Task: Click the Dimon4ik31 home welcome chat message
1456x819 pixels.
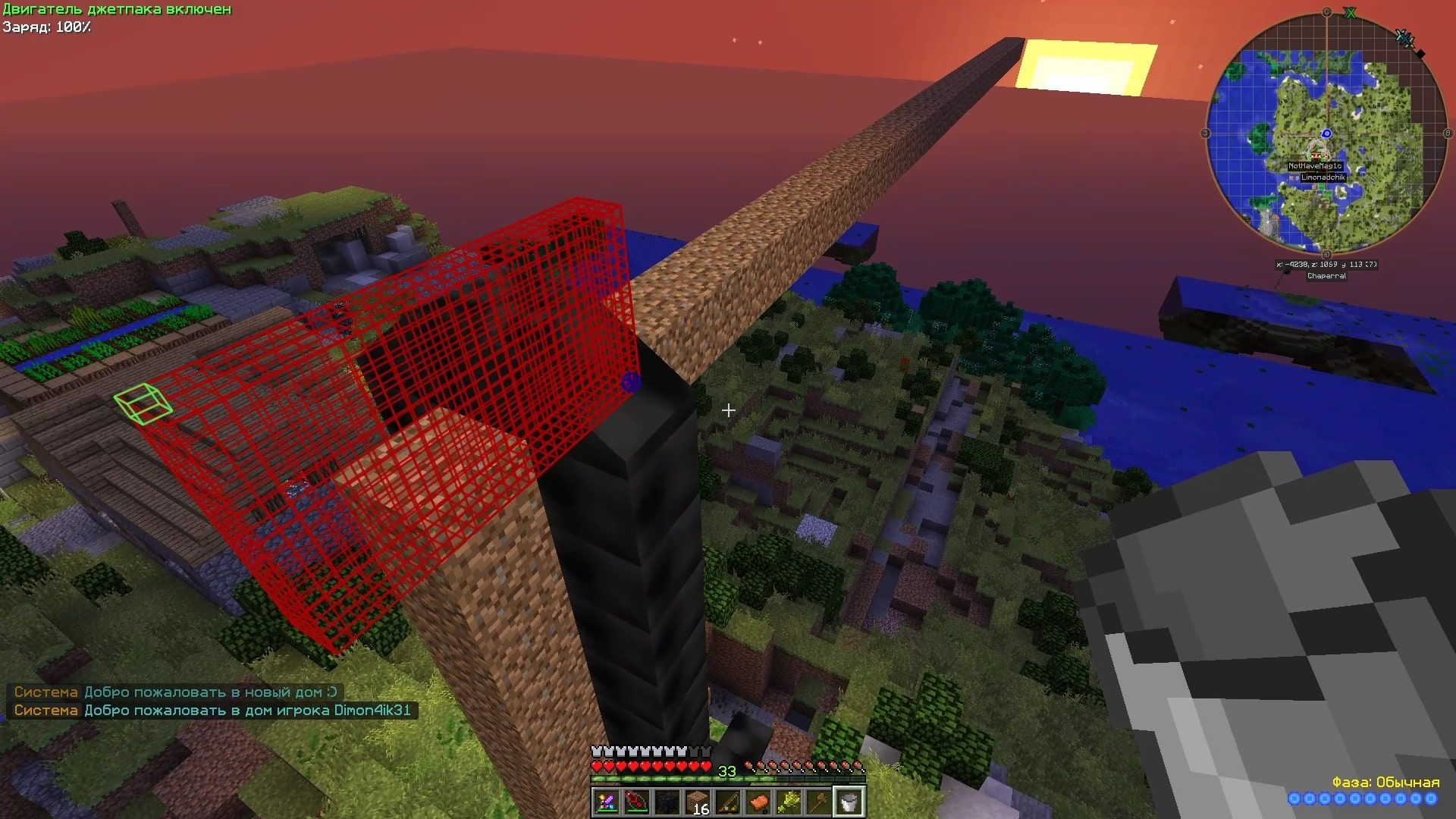Action: (x=212, y=711)
